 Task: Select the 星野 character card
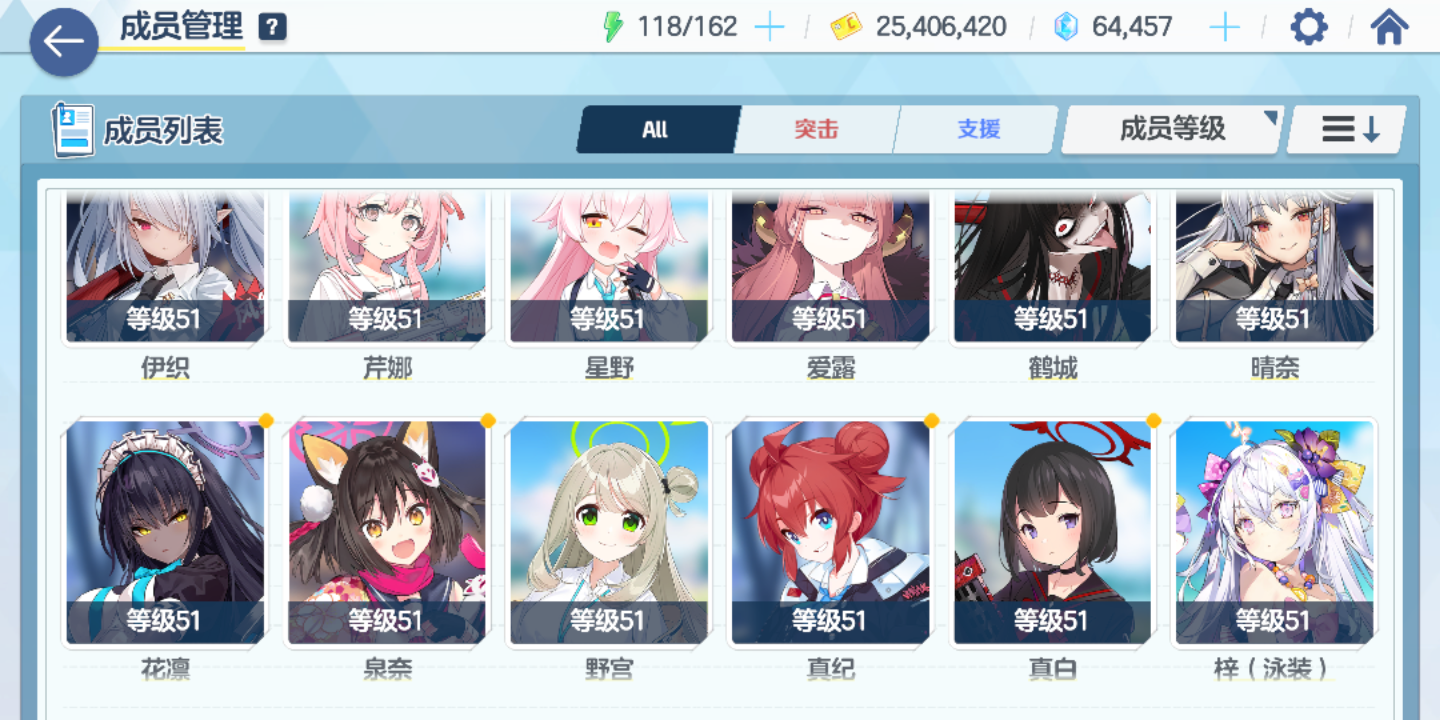609,265
